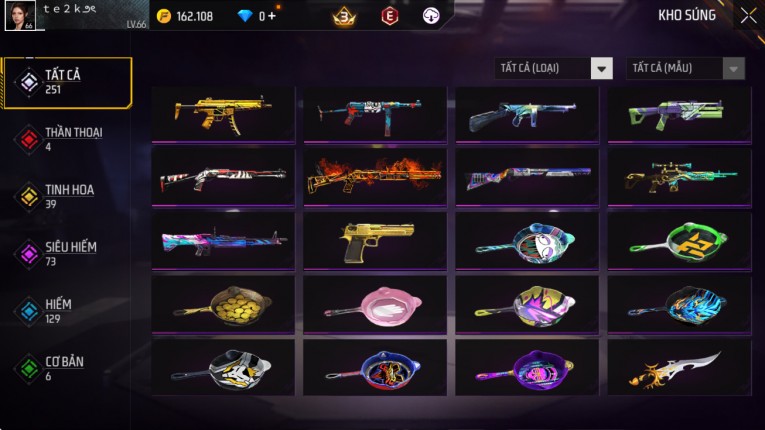Image resolution: width=765 pixels, height=430 pixels.
Task: Show the Siêu Hiếm skins
Action: 68,253
